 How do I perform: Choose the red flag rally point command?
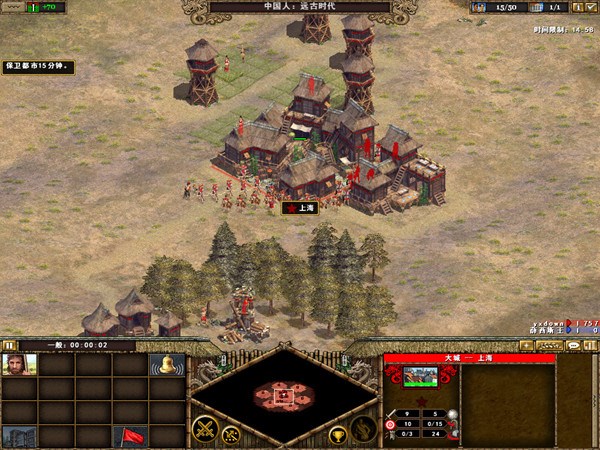point(130,436)
